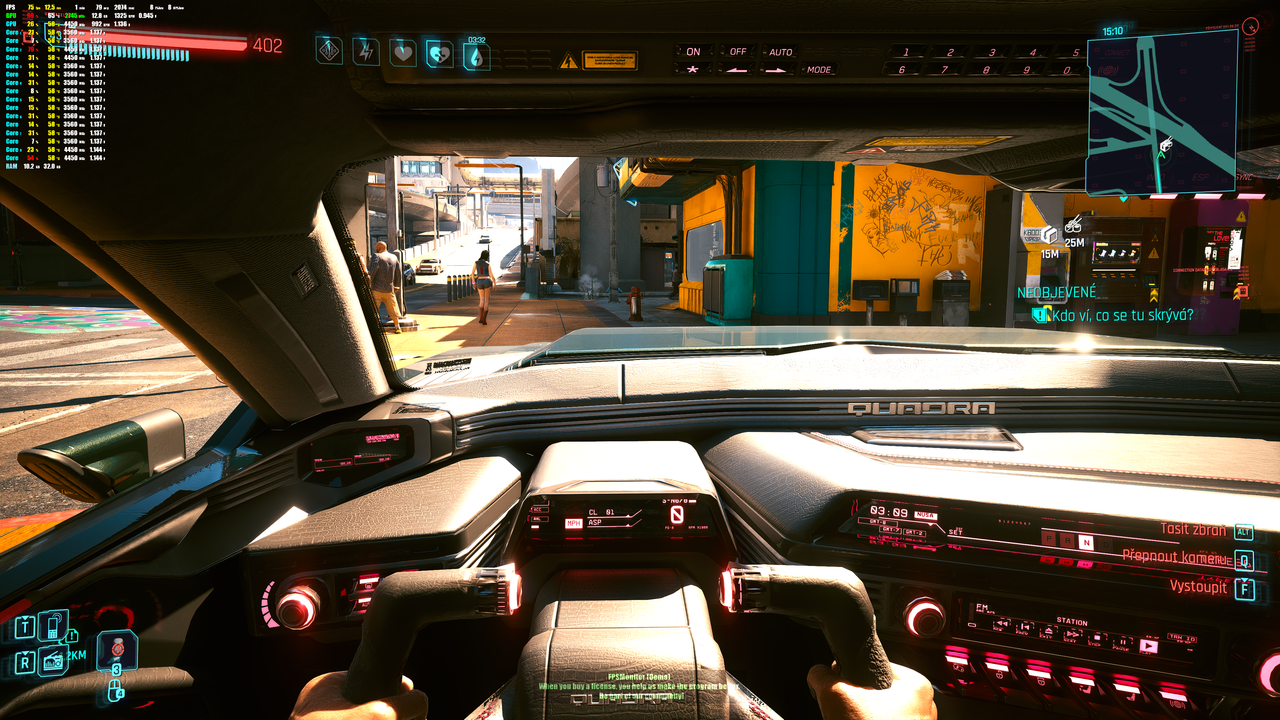The width and height of the screenshot is (1280, 720).
Task: Inspect the broken heart status effect icon
Action: coord(439,53)
